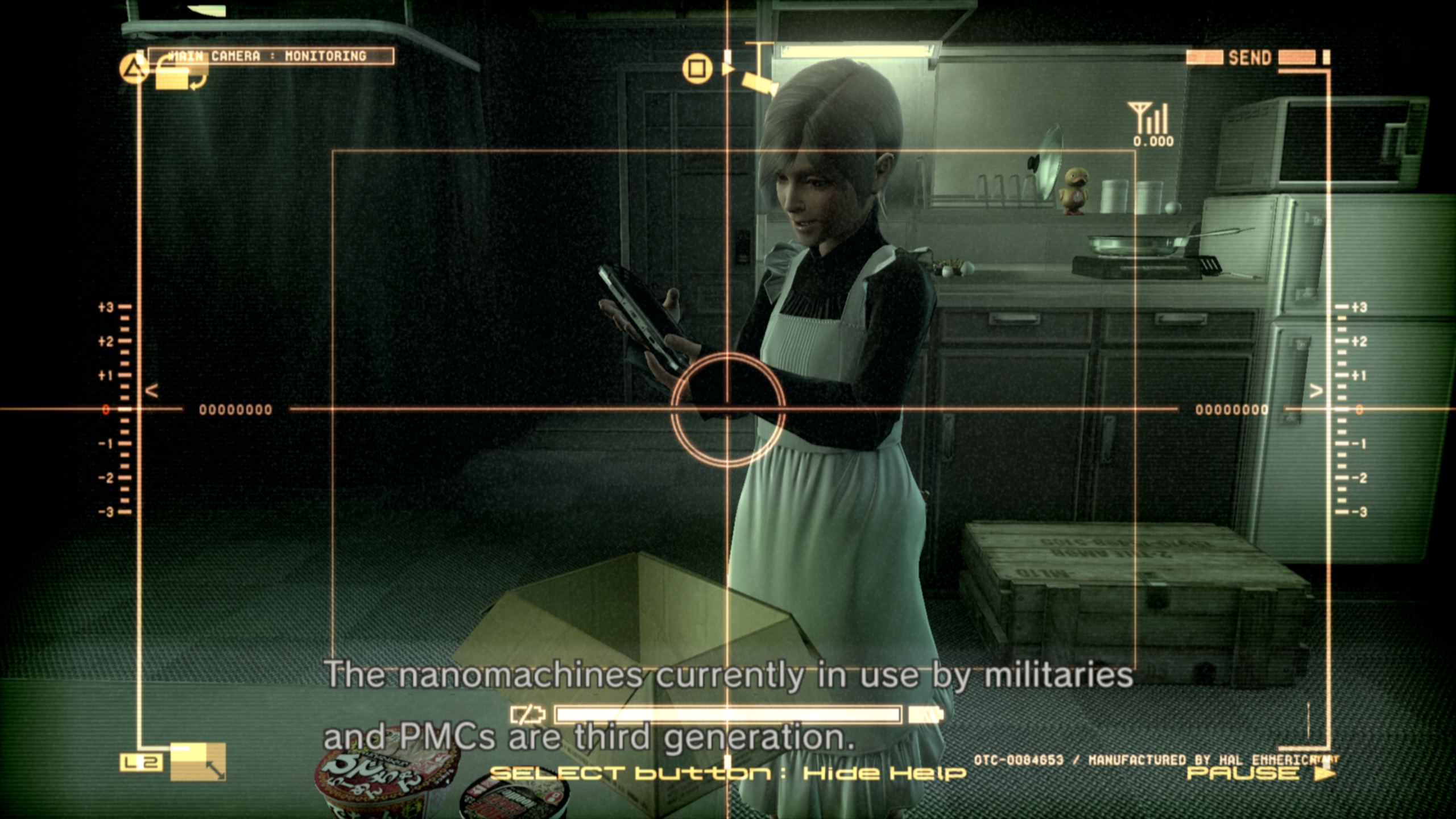Click the PAUSE play arrow label
Viewport: 1456px width, 819px height.
pos(1260,773)
